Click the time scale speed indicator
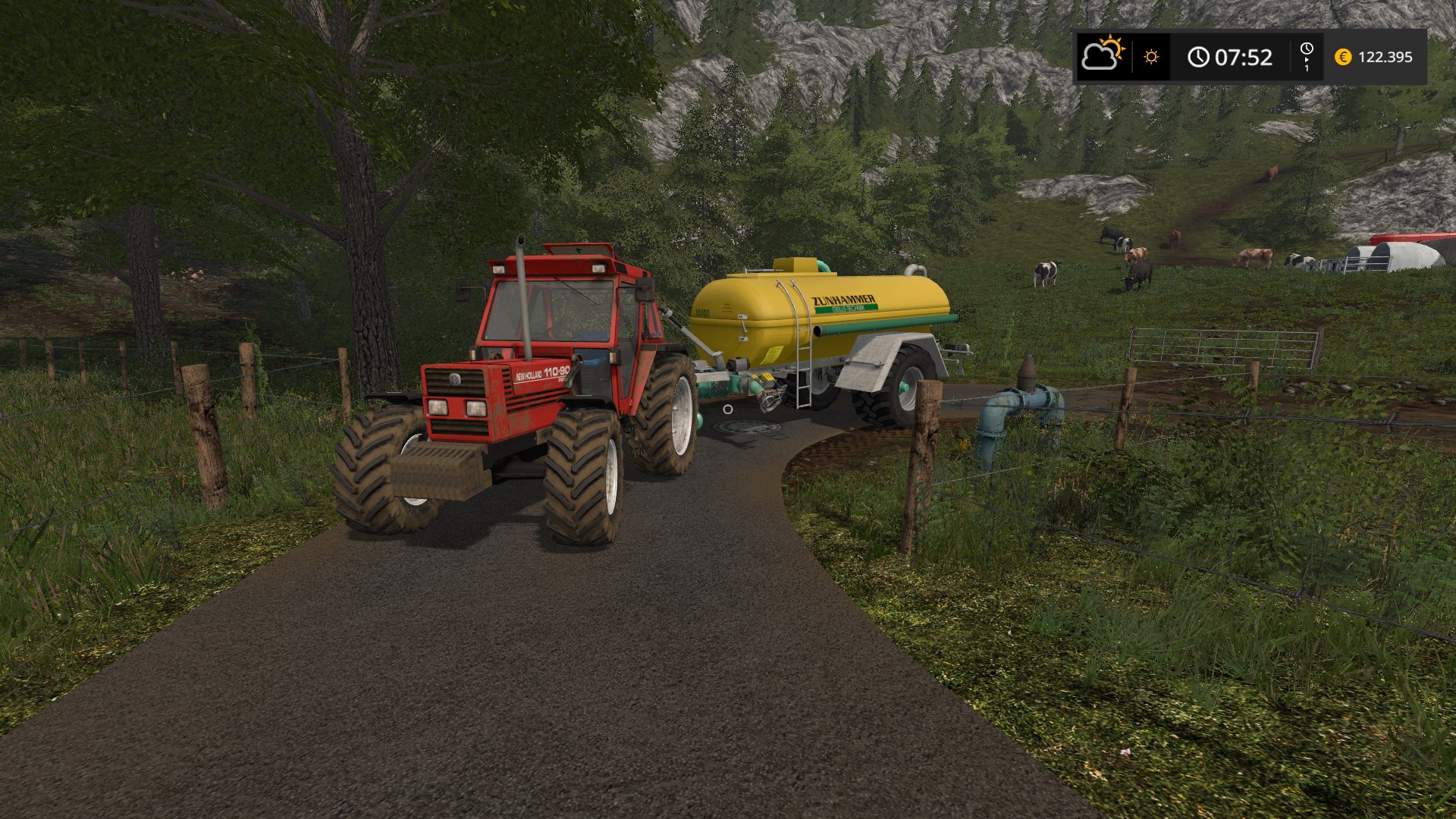This screenshot has width=1456, height=819. coord(1307,57)
